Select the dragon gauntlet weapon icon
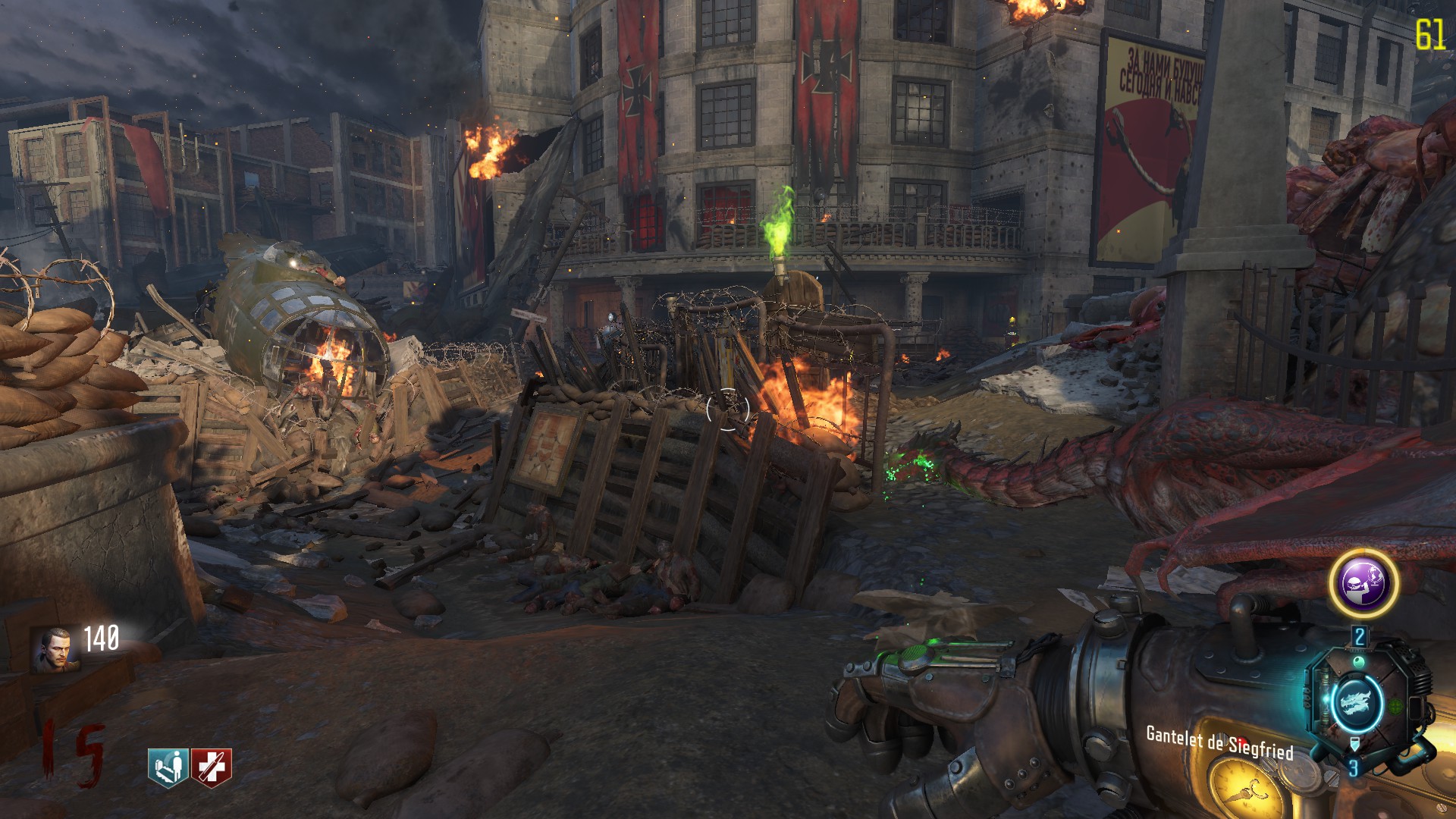This screenshot has height=819, width=1456. [x=1356, y=701]
